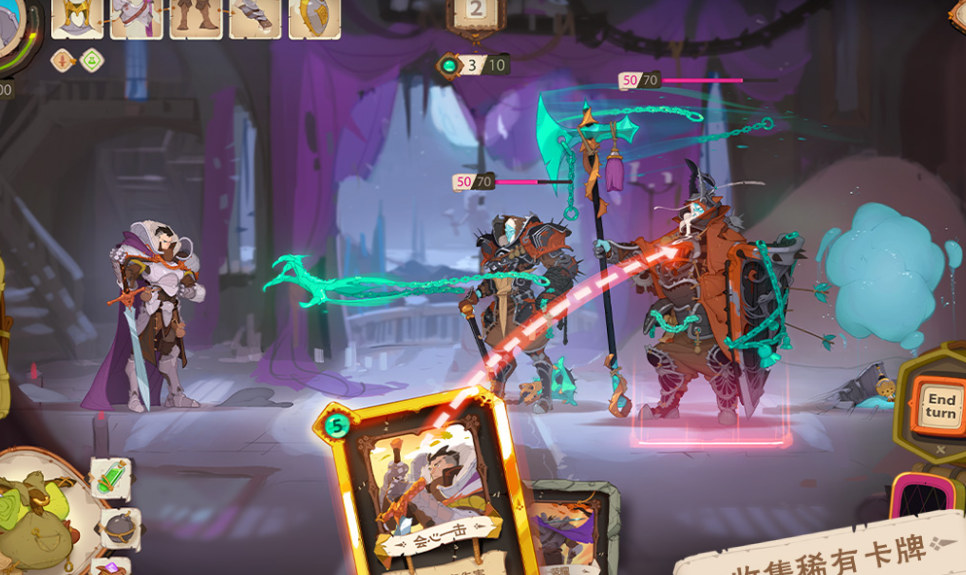
Task: Target the scythe-wielding armored enemy
Action: pos(516,300)
